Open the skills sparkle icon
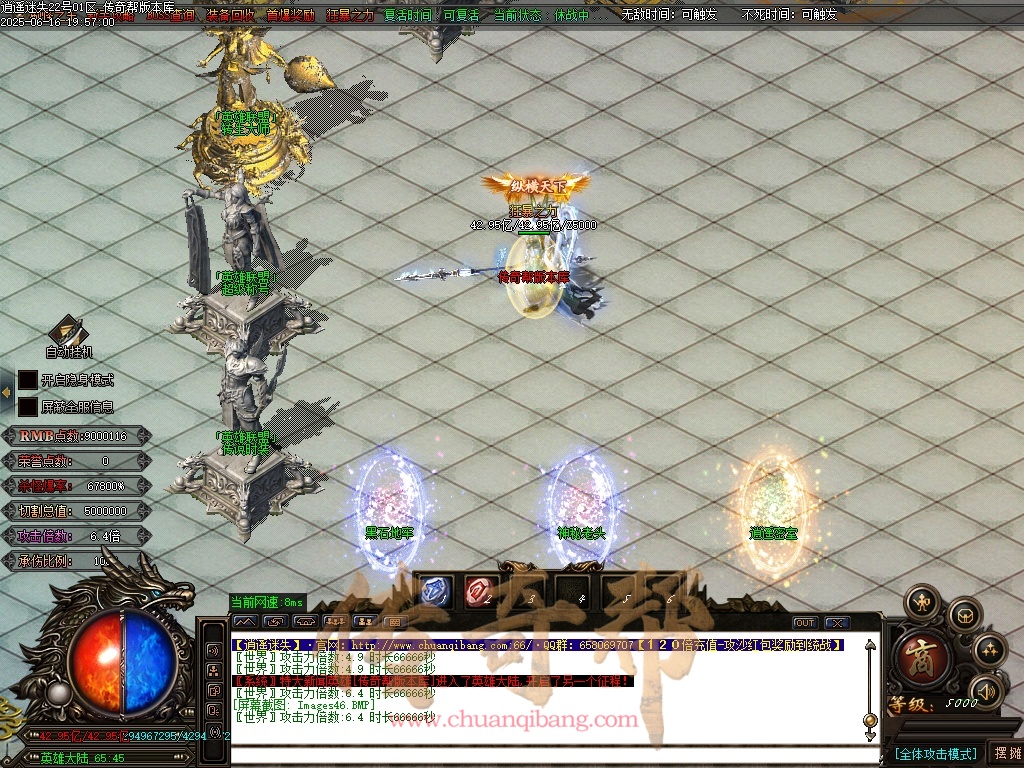This screenshot has width=1024, height=768. 989,651
